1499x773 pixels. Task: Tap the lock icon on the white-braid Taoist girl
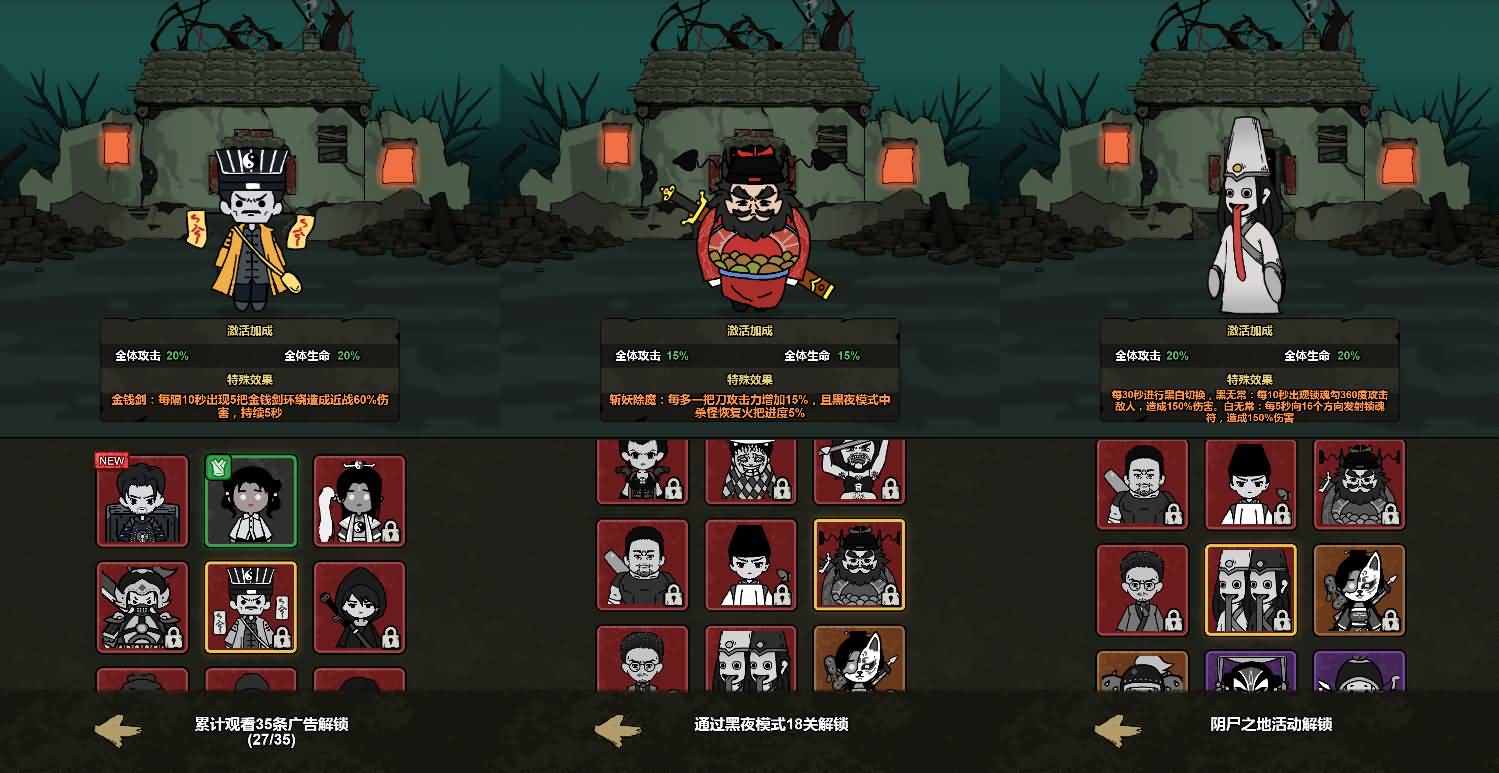[391, 528]
